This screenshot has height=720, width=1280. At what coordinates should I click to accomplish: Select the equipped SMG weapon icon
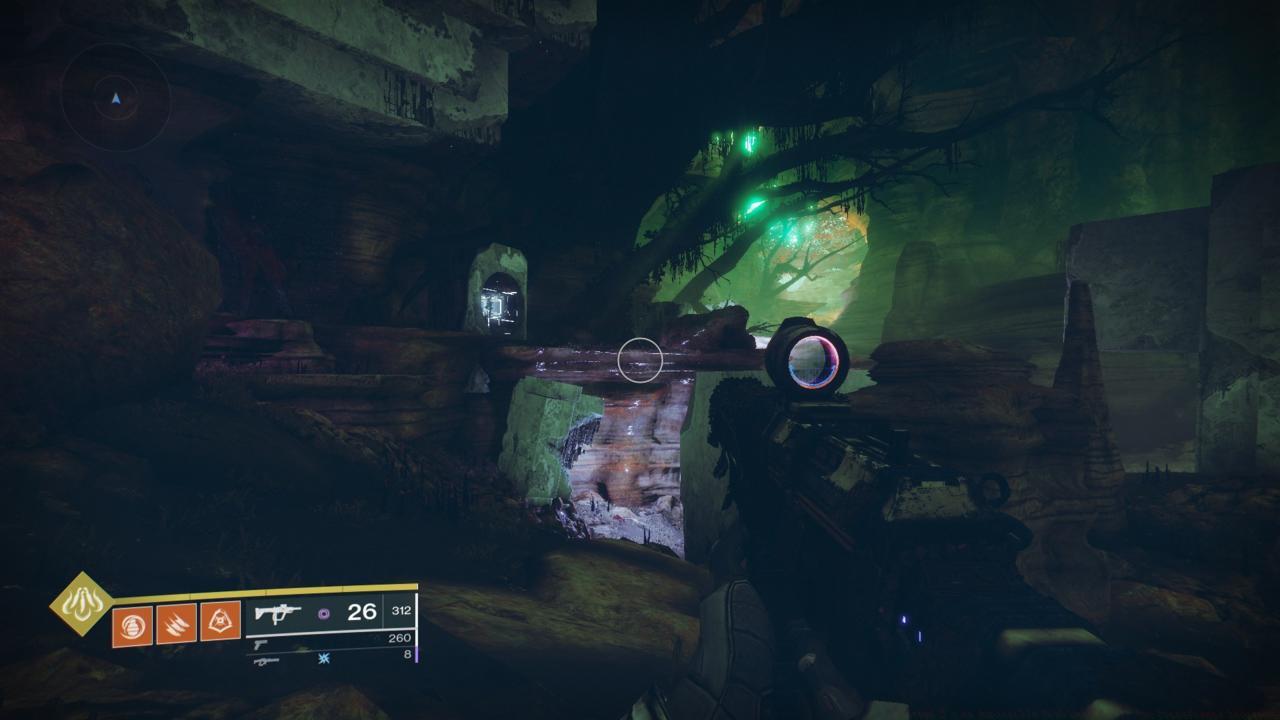pyautogui.click(x=278, y=612)
